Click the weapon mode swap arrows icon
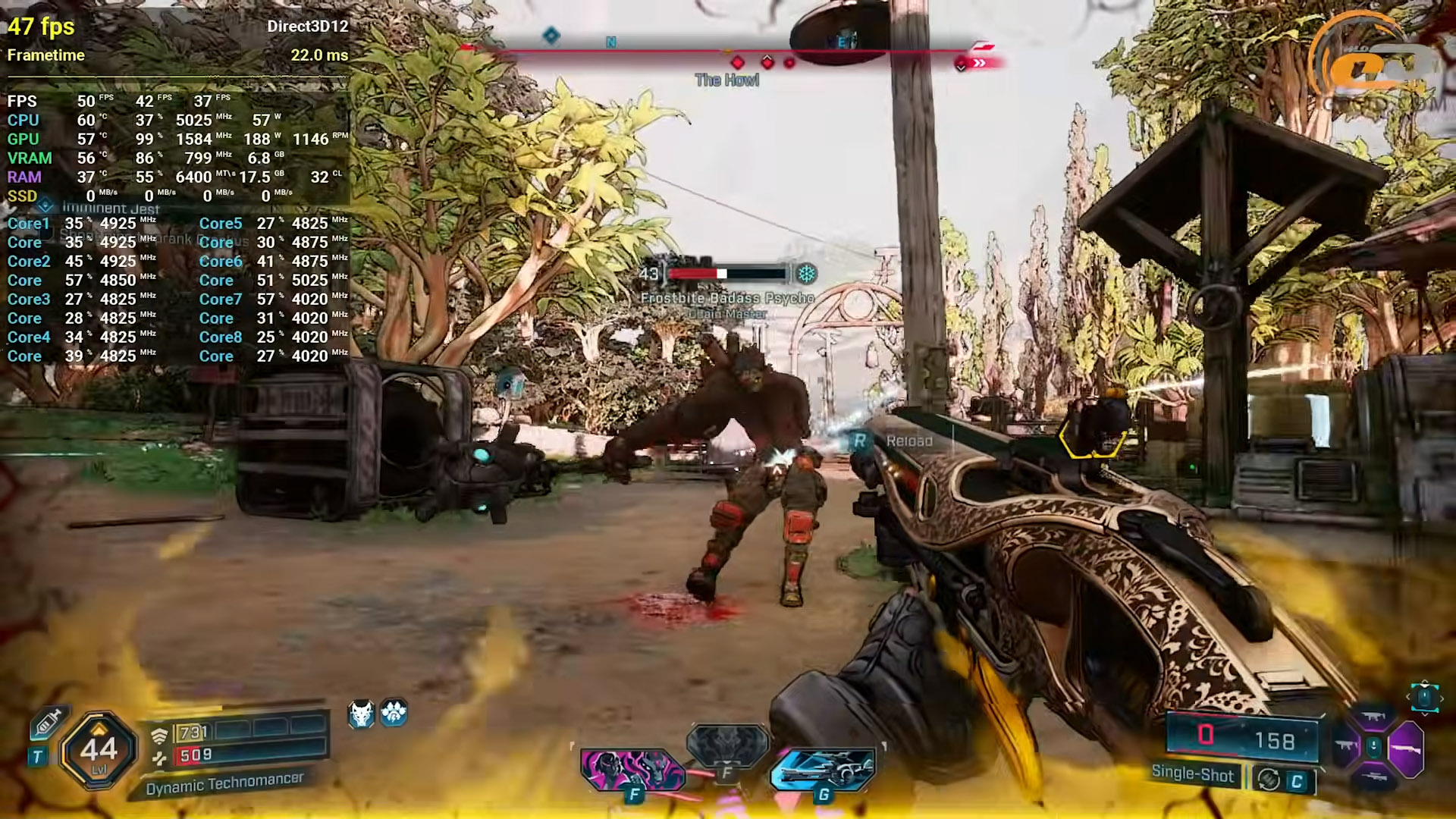This screenshot has width=1456, height=819. (1268, 779)
